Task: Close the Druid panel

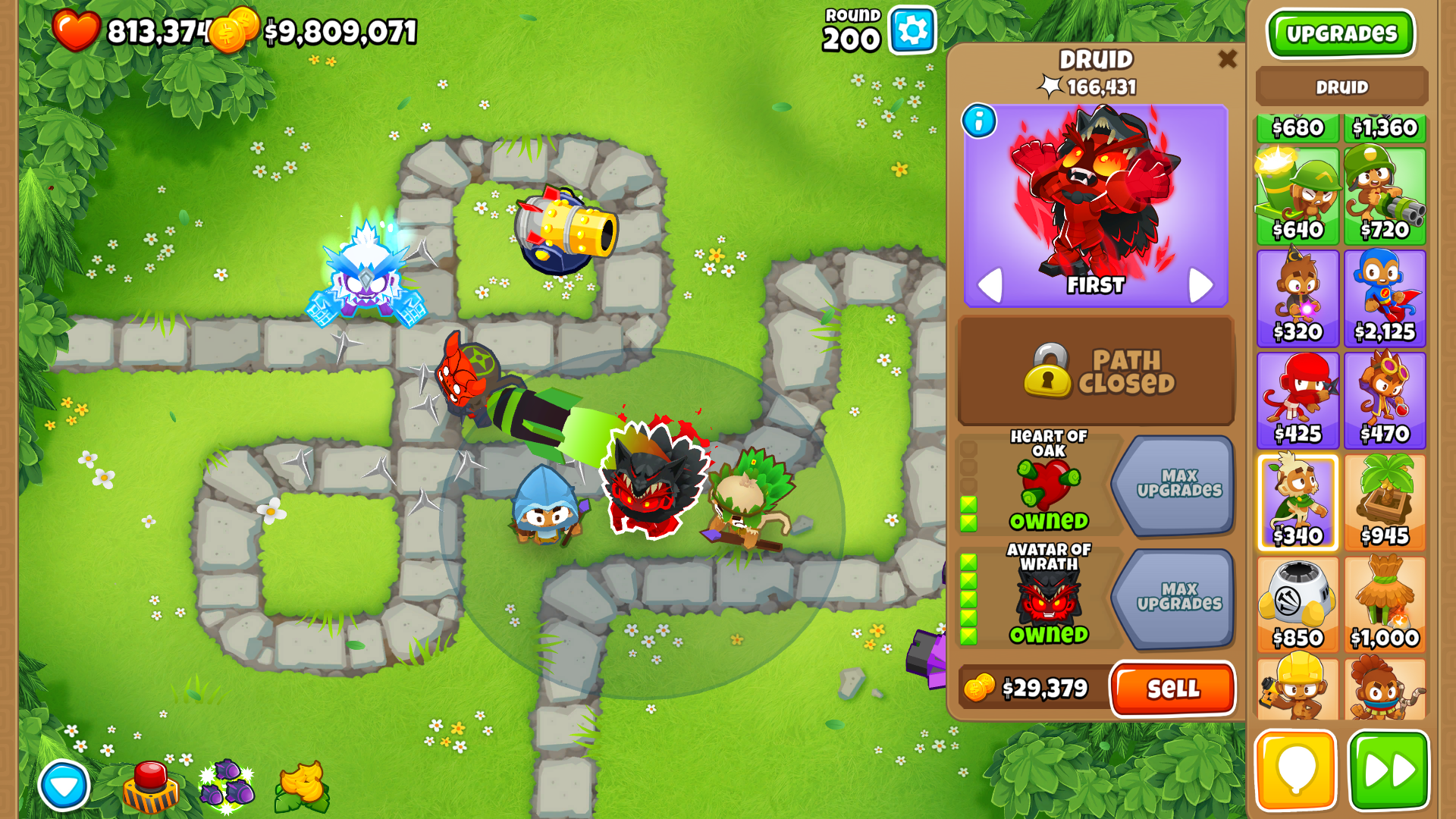Action: 1227,59
